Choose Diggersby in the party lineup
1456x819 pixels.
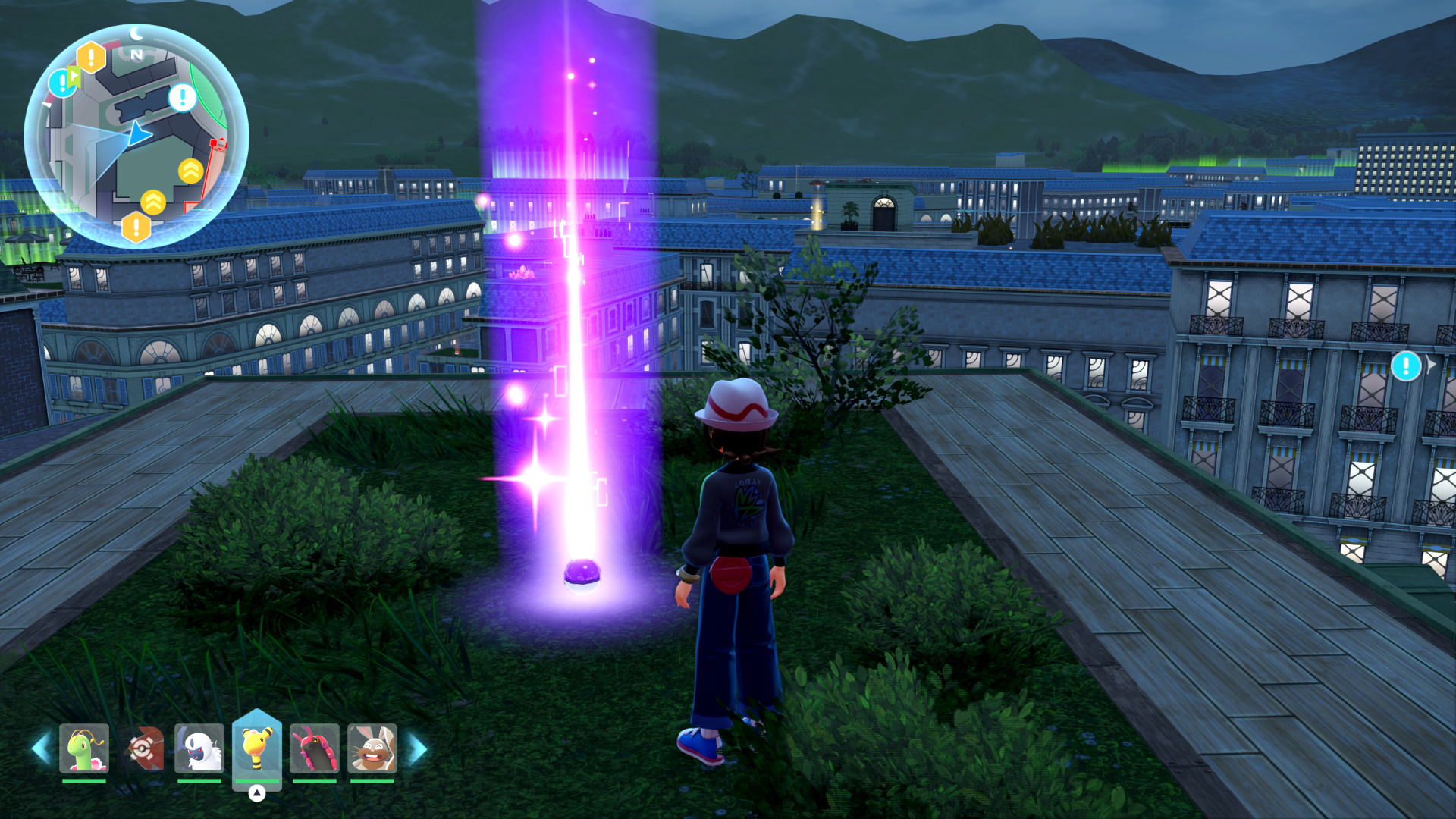(x=372, y=748)
